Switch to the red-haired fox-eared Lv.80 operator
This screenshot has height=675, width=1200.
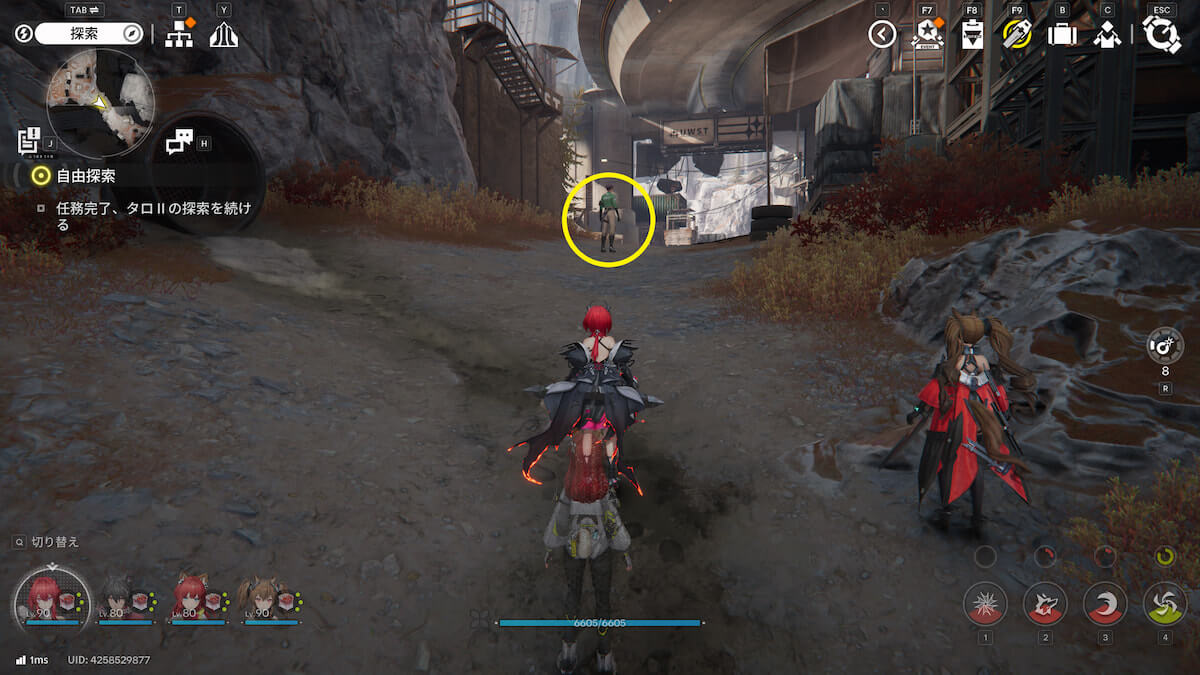[x=197, y=599]
